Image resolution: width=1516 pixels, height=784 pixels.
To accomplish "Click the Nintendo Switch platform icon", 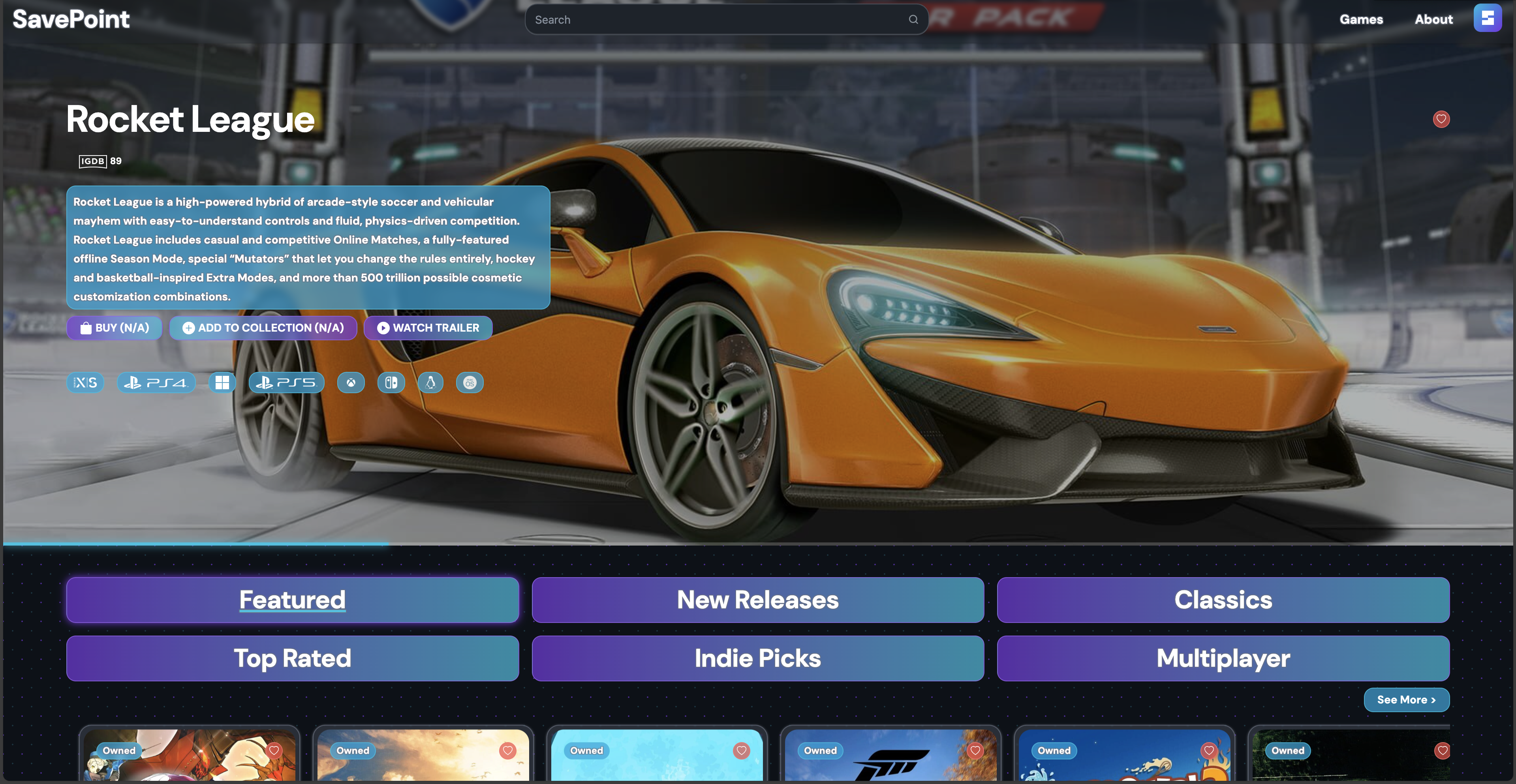I will tap(391, 382).
